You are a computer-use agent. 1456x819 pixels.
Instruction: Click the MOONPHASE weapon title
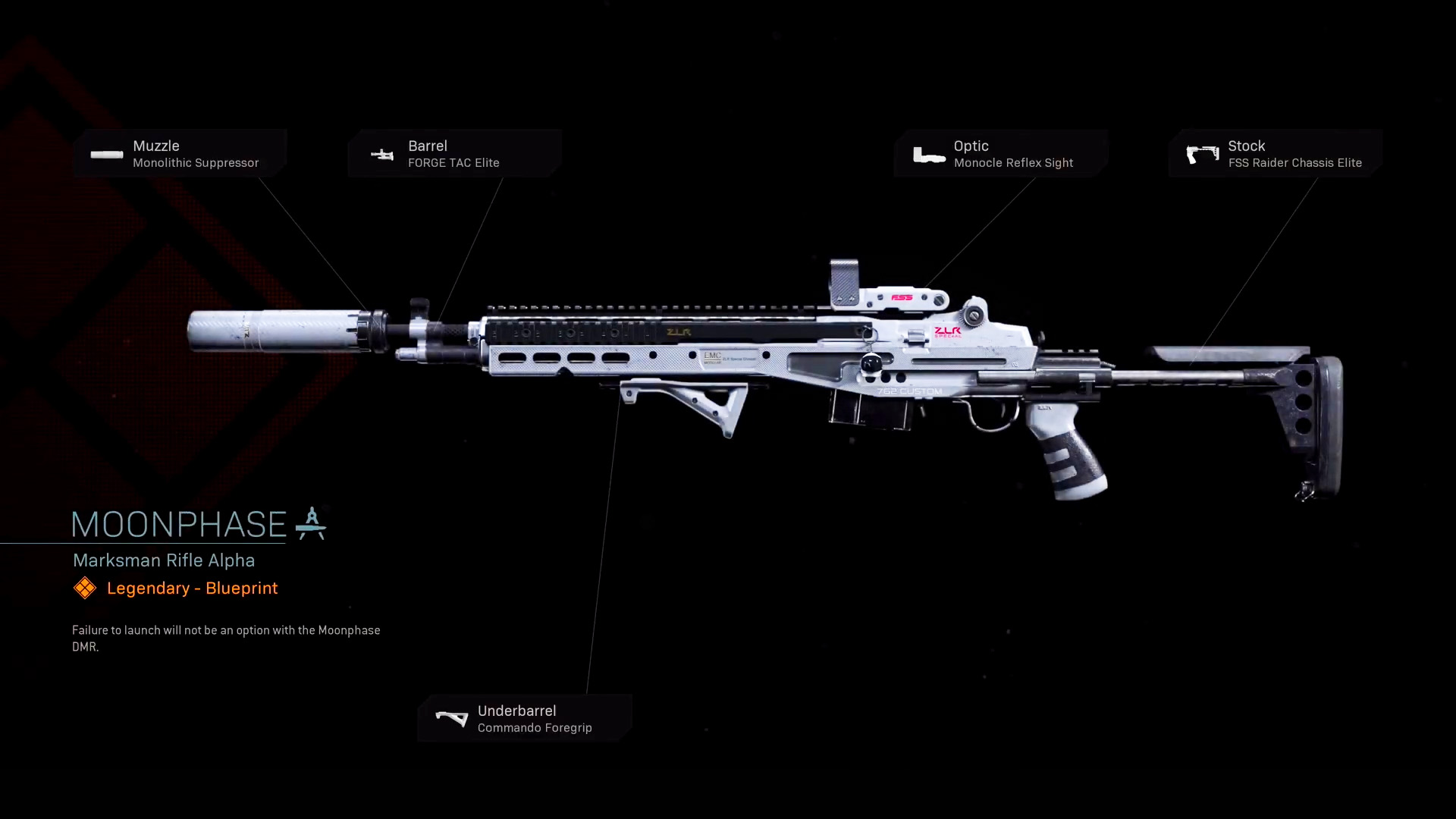(177, 524)
